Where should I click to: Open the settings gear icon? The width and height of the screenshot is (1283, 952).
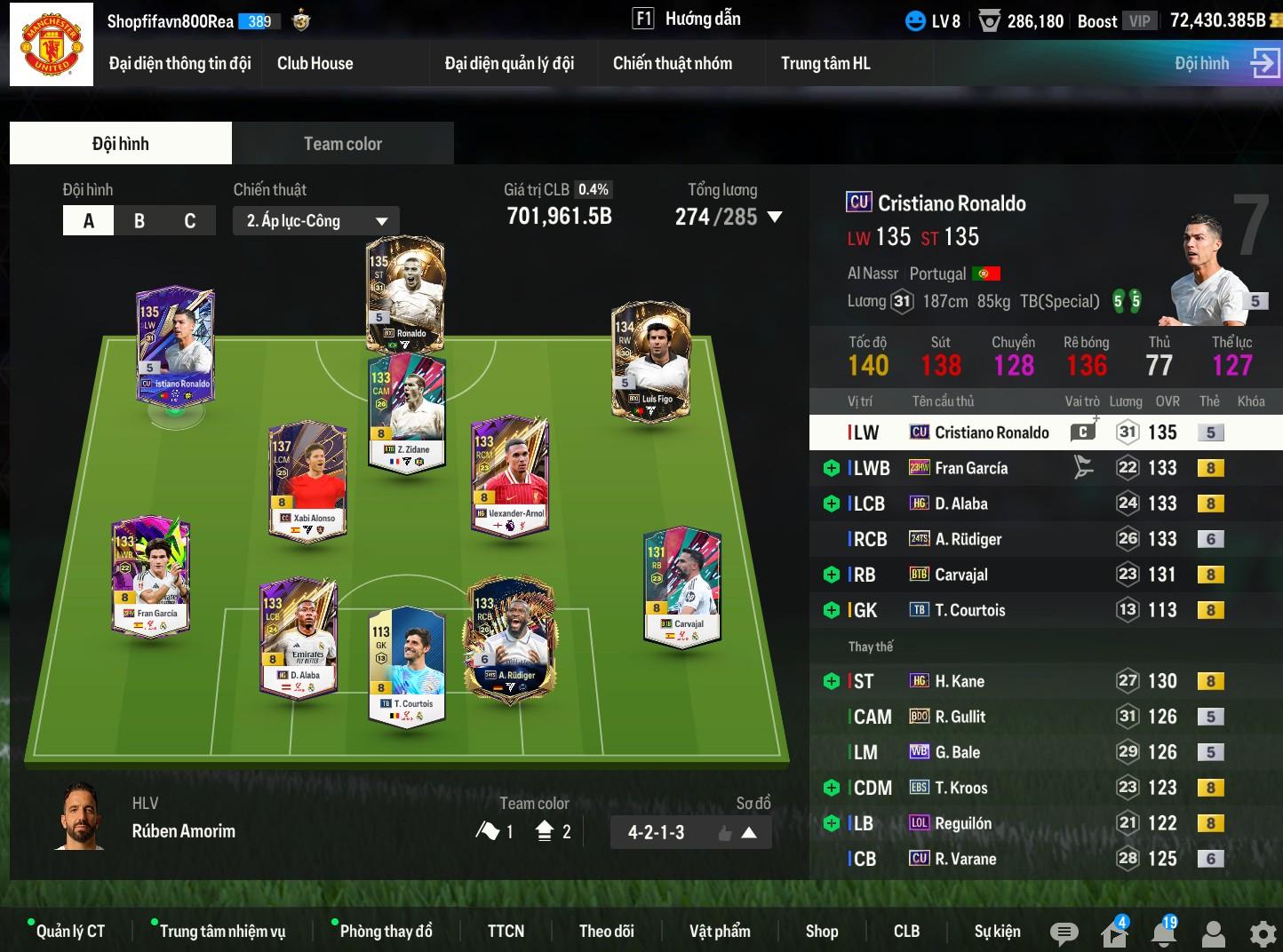click(1263, 933)
